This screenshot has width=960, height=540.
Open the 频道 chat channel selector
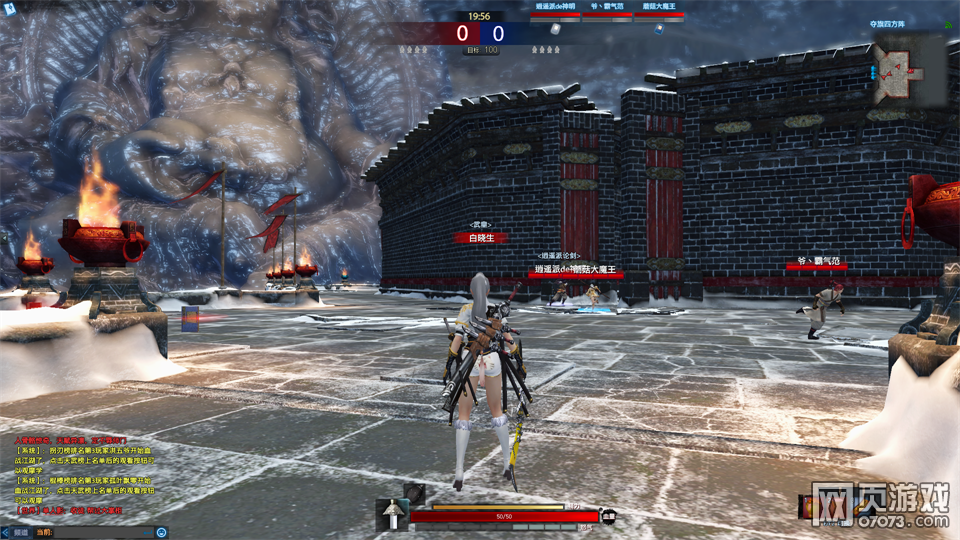click(x=21, y=532)
